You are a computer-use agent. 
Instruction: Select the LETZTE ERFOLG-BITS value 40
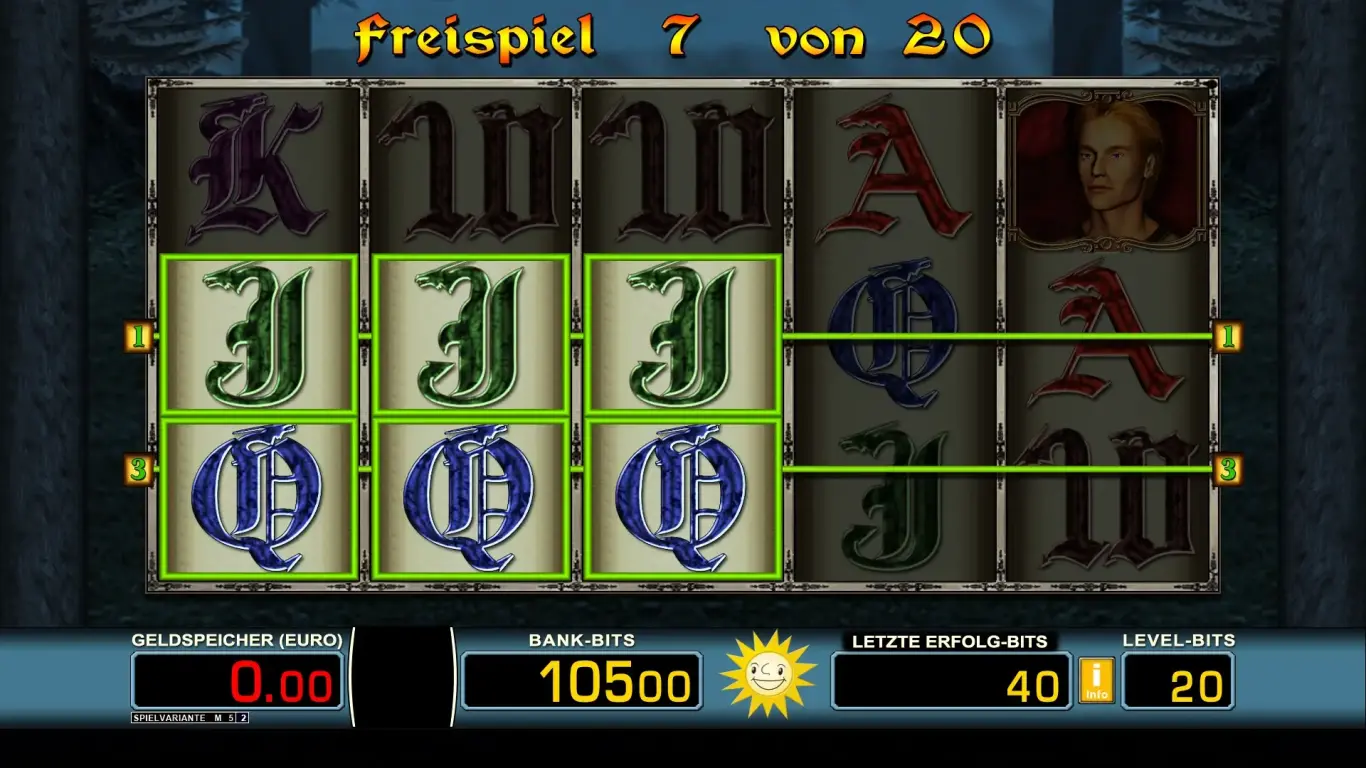point(950,680)
